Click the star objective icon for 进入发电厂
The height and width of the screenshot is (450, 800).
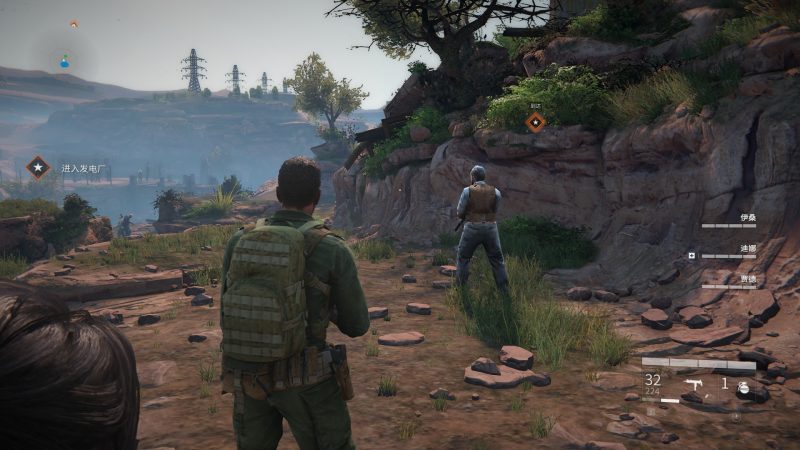(x=38, y=167)
